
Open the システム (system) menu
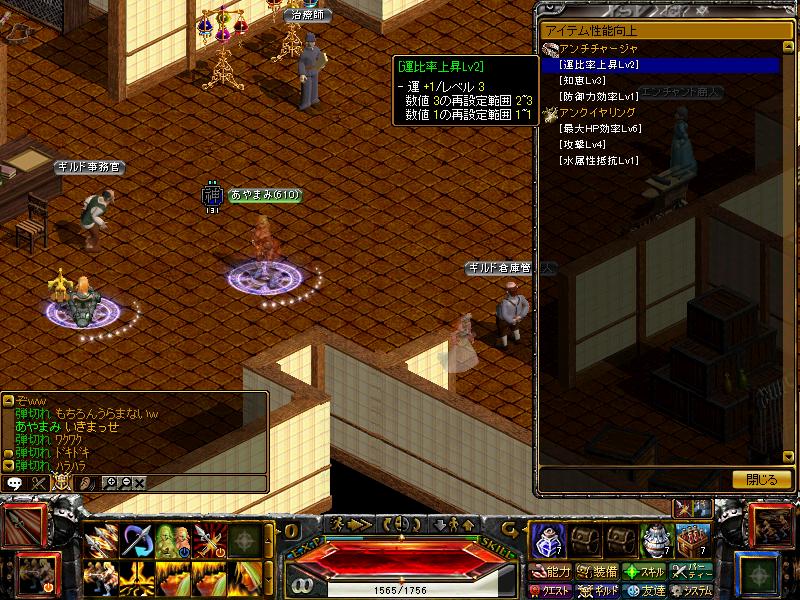(x=692, y=590)
